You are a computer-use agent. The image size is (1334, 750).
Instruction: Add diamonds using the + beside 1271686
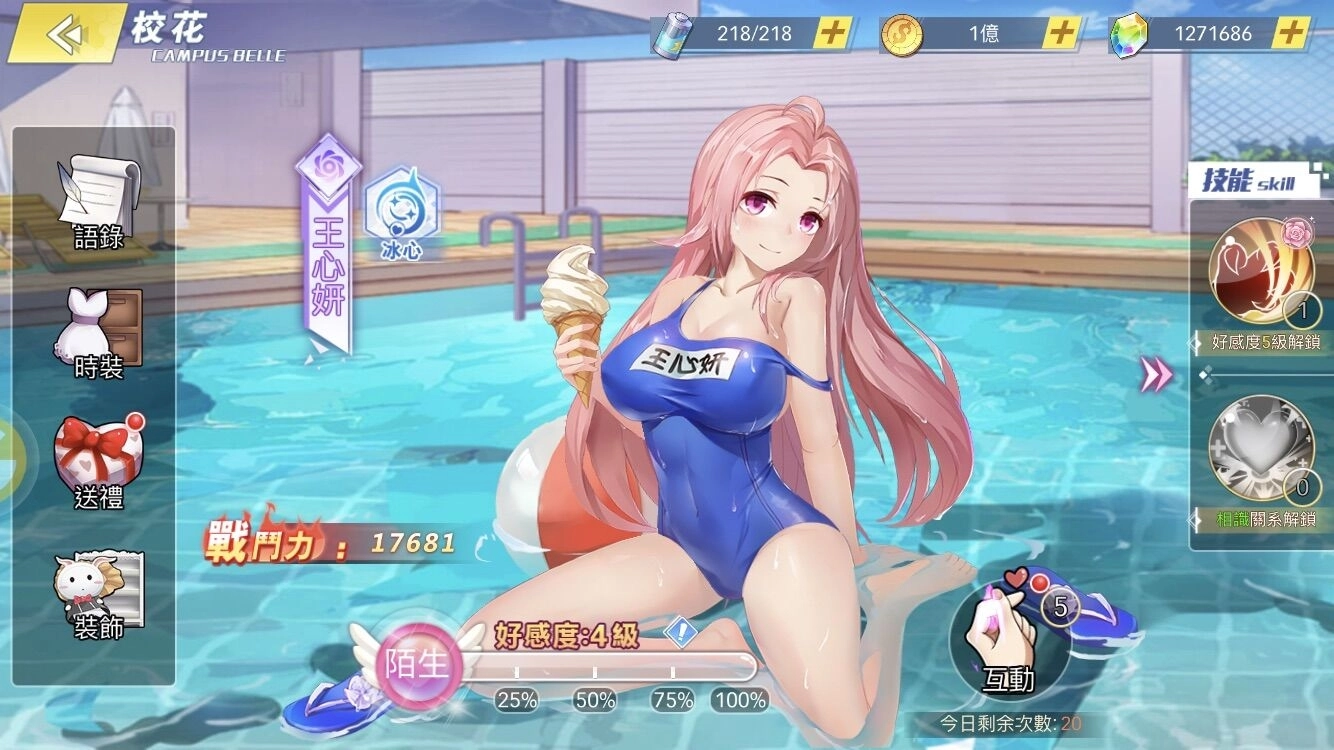1289,33
